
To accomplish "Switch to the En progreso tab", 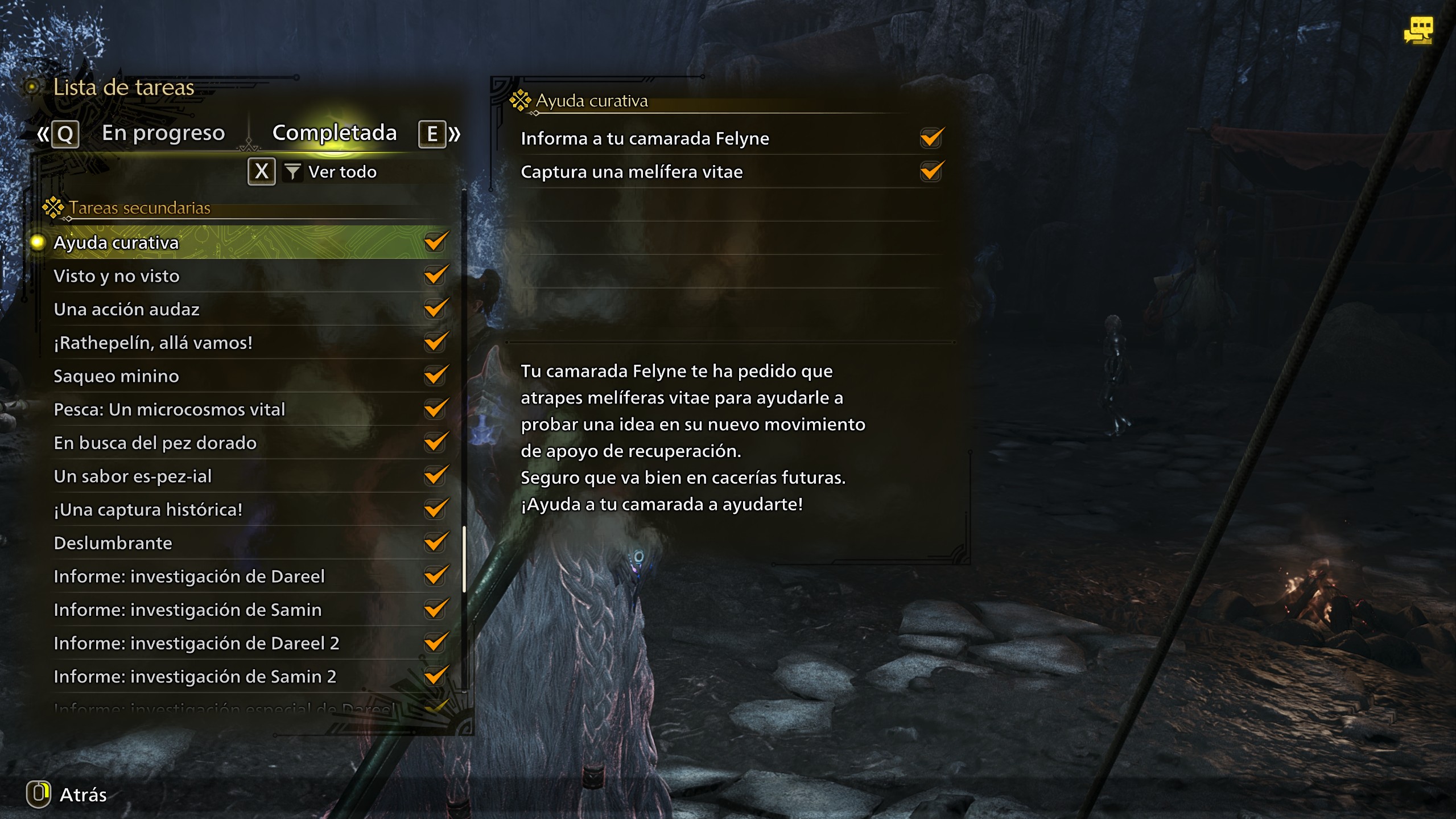I will [163, 133].
